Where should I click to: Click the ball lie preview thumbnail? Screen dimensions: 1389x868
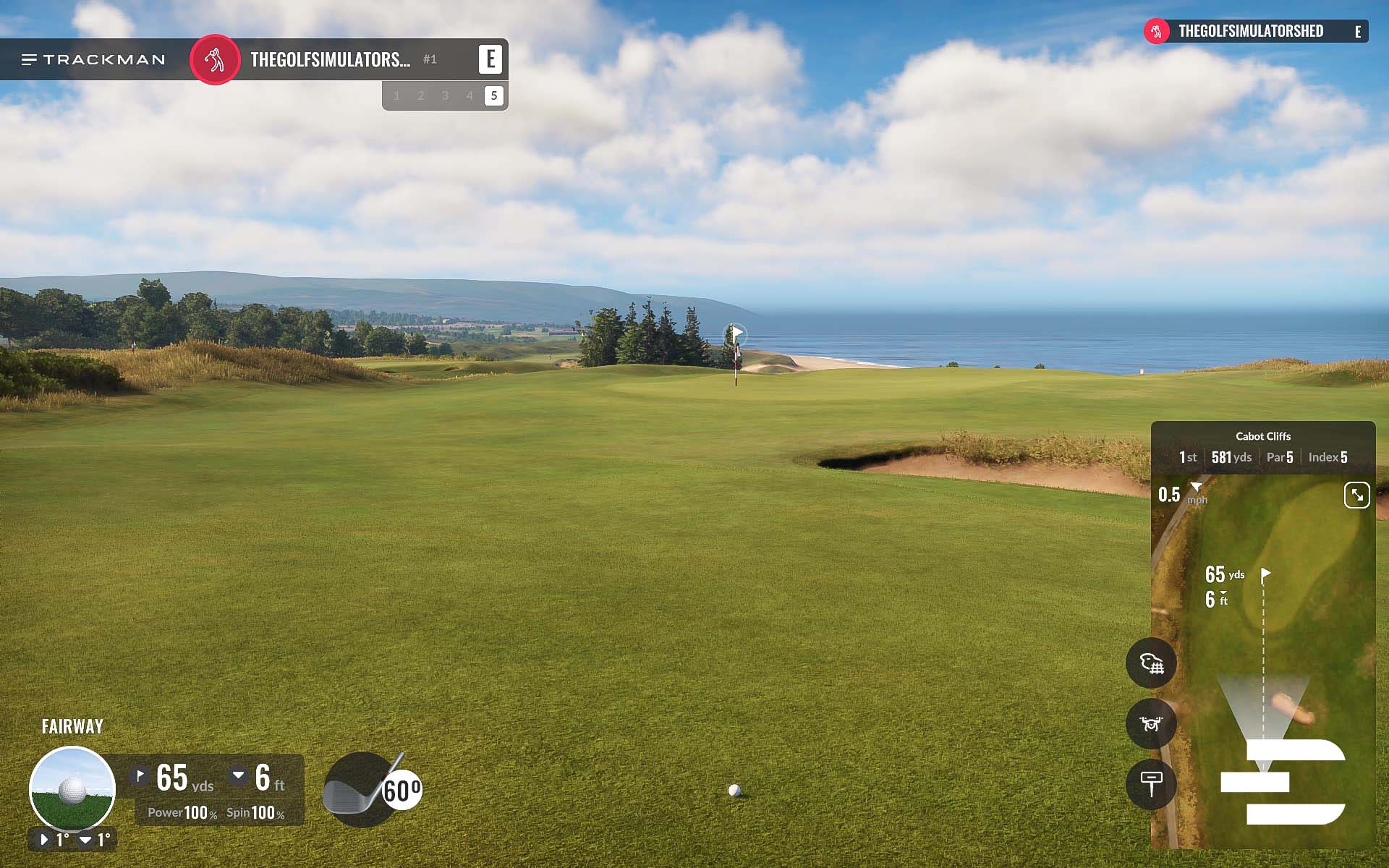pos(72,788)
